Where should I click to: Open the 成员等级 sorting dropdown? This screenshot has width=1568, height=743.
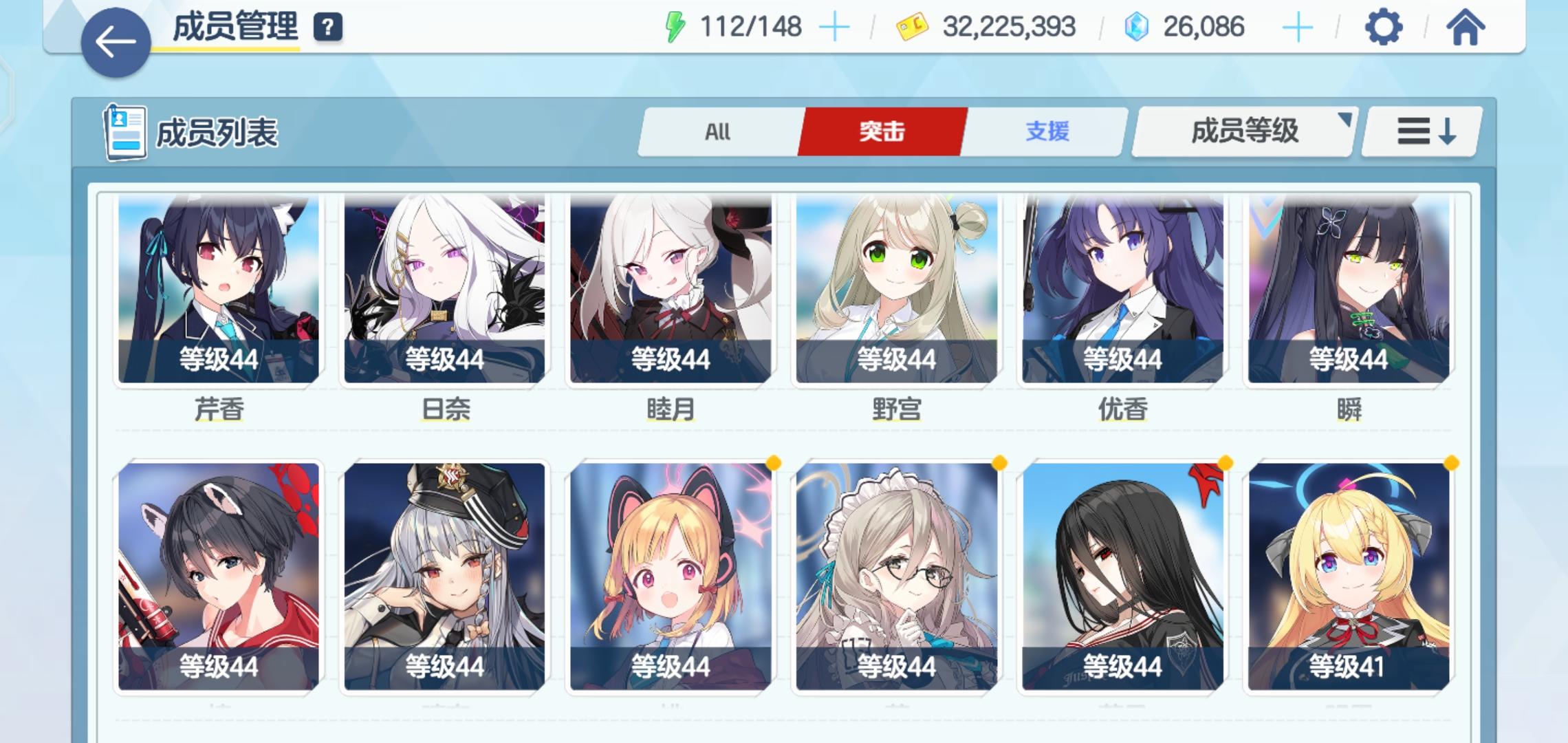pyautogui.click(x=1243, y=131)
